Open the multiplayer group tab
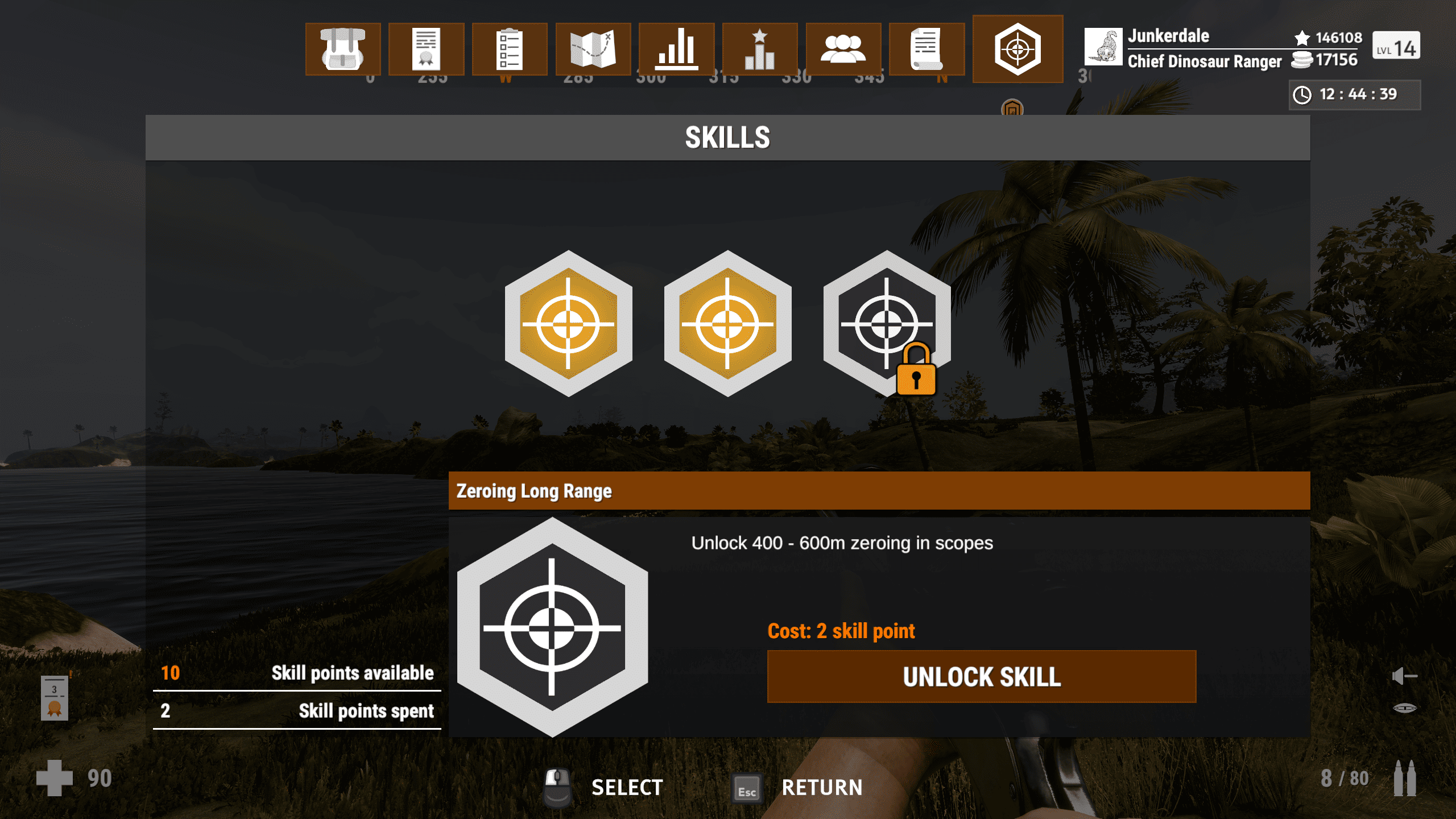 point(843,49)
